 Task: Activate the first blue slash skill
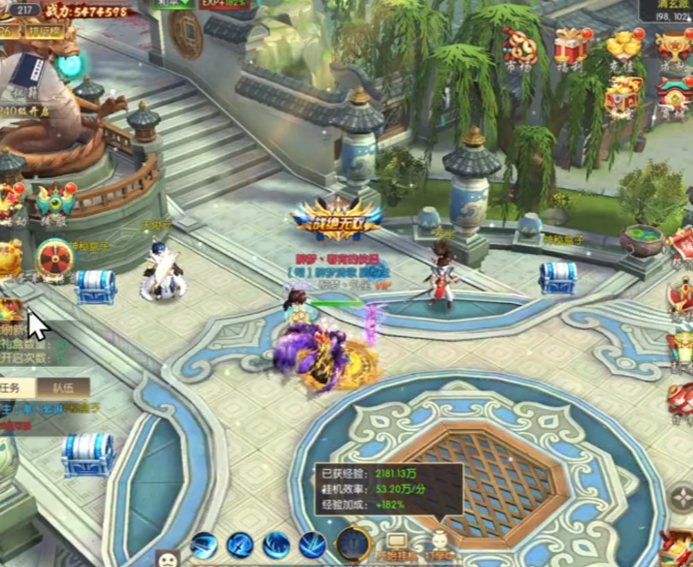tap(204, 546)
